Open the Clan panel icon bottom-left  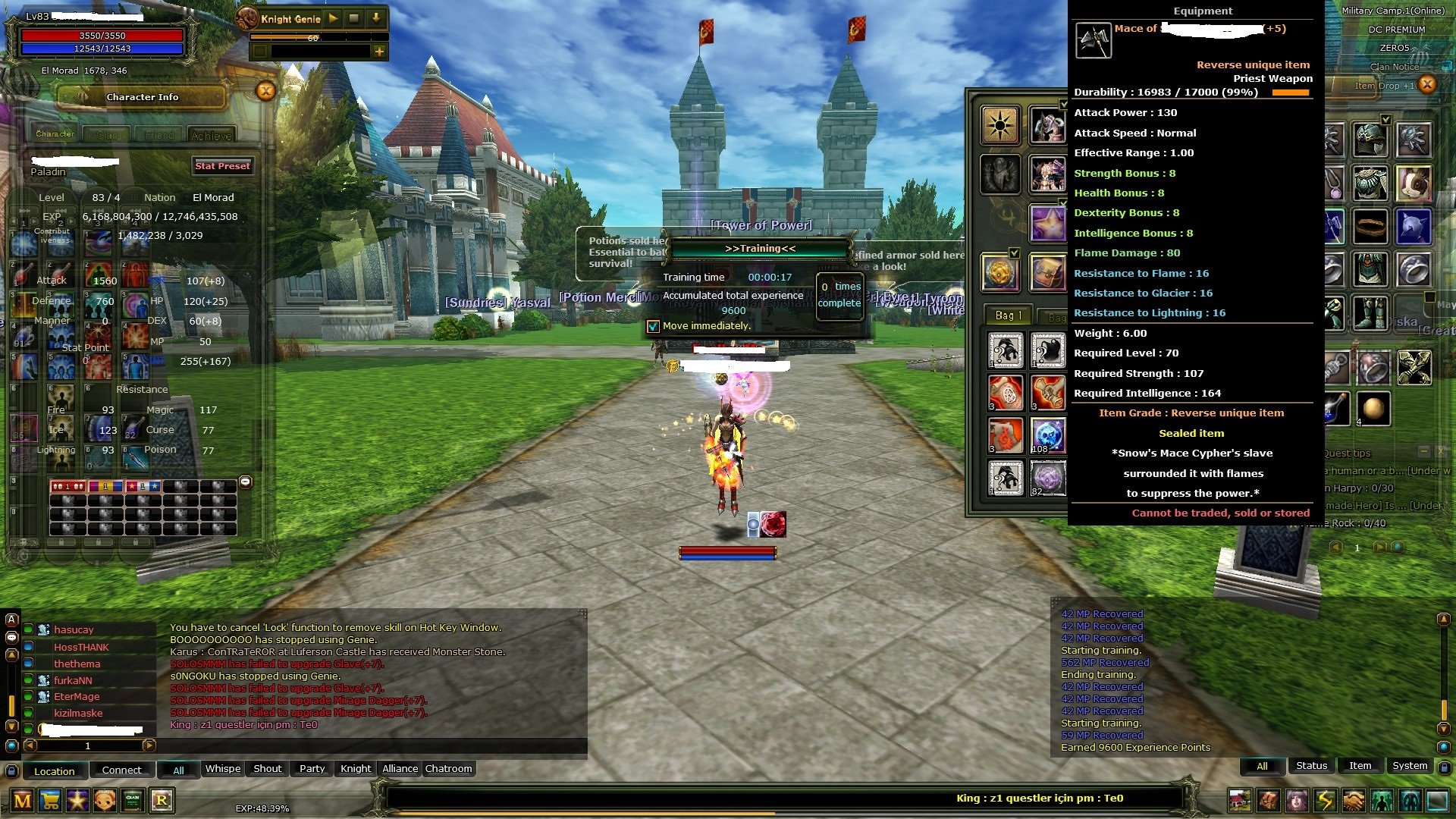click(x=130, y=801)
